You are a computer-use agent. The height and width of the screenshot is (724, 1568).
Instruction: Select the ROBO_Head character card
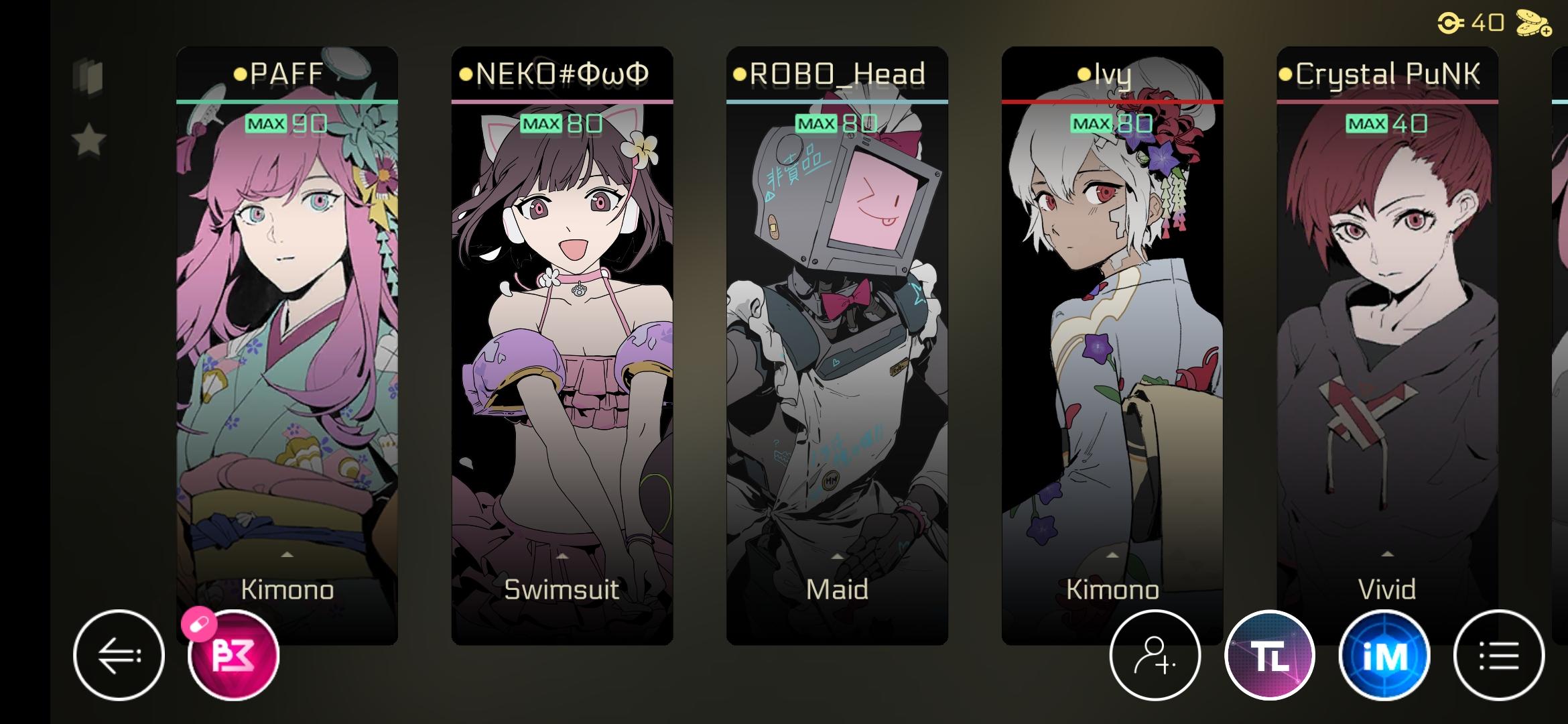click(838, 335)
